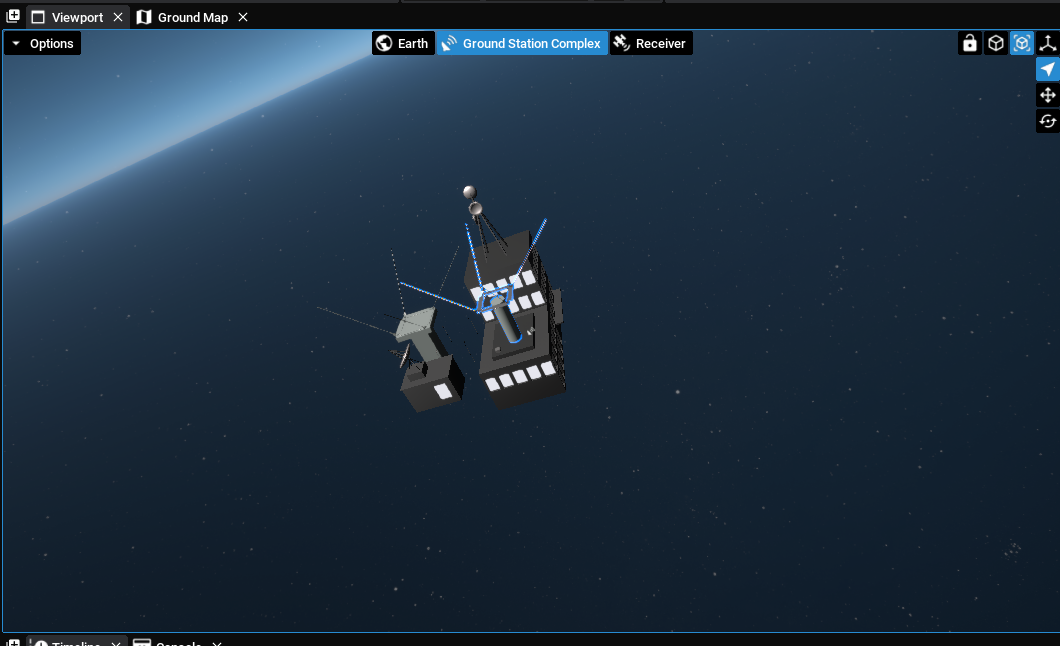Toggle the padlock camera lock

(x=969, y=44)
